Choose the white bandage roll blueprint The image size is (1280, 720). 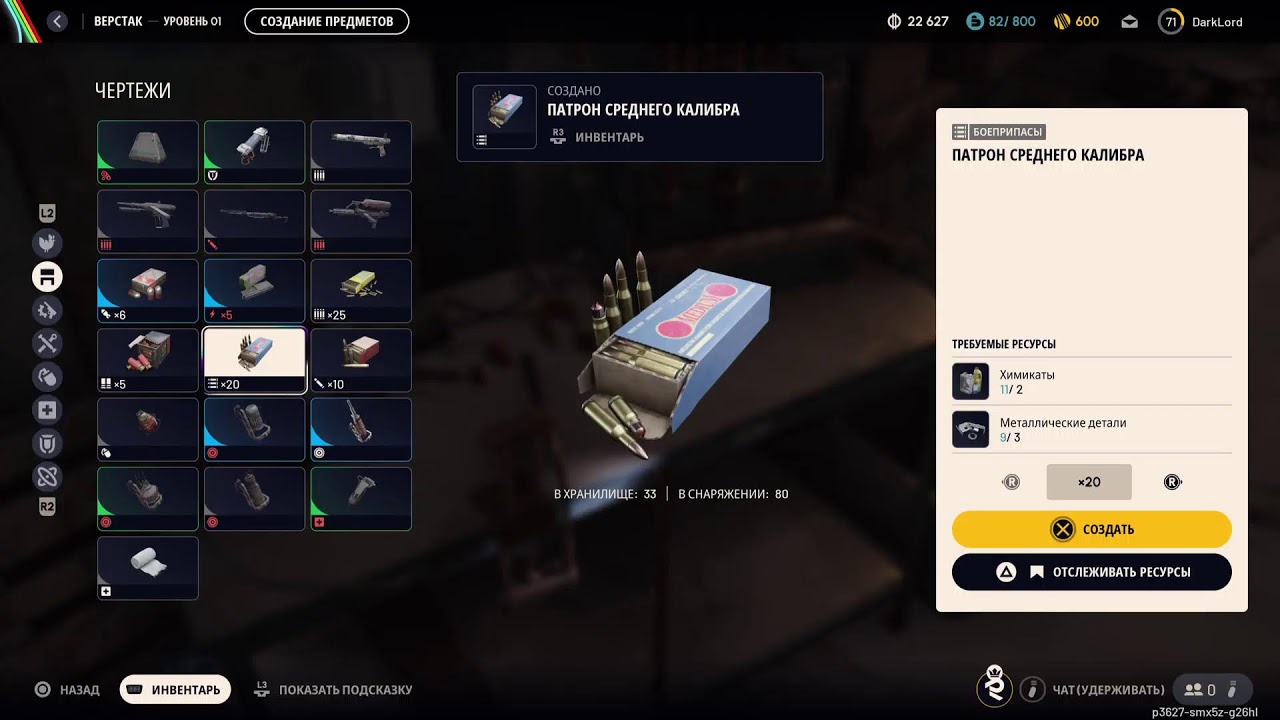pos(148,568)
